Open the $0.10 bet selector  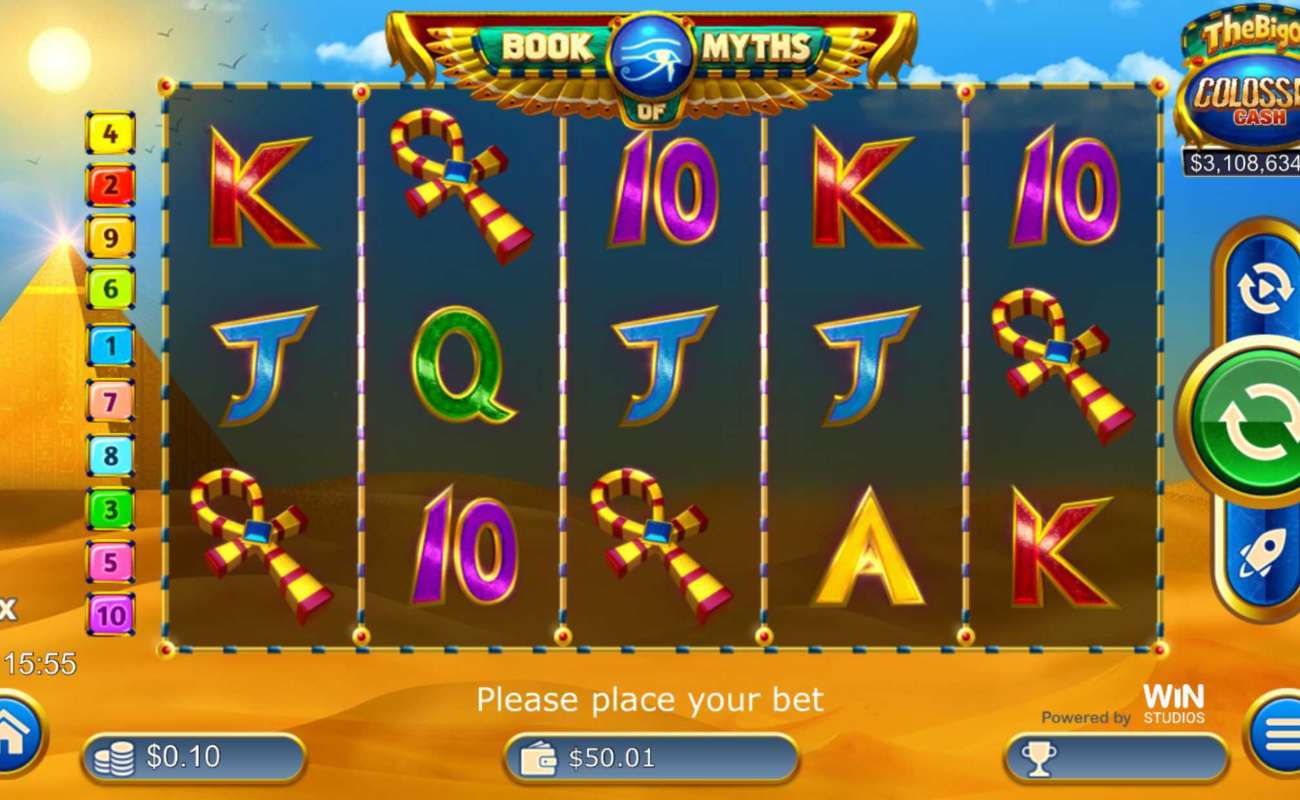pyautogui.click(x=194, y=758)
